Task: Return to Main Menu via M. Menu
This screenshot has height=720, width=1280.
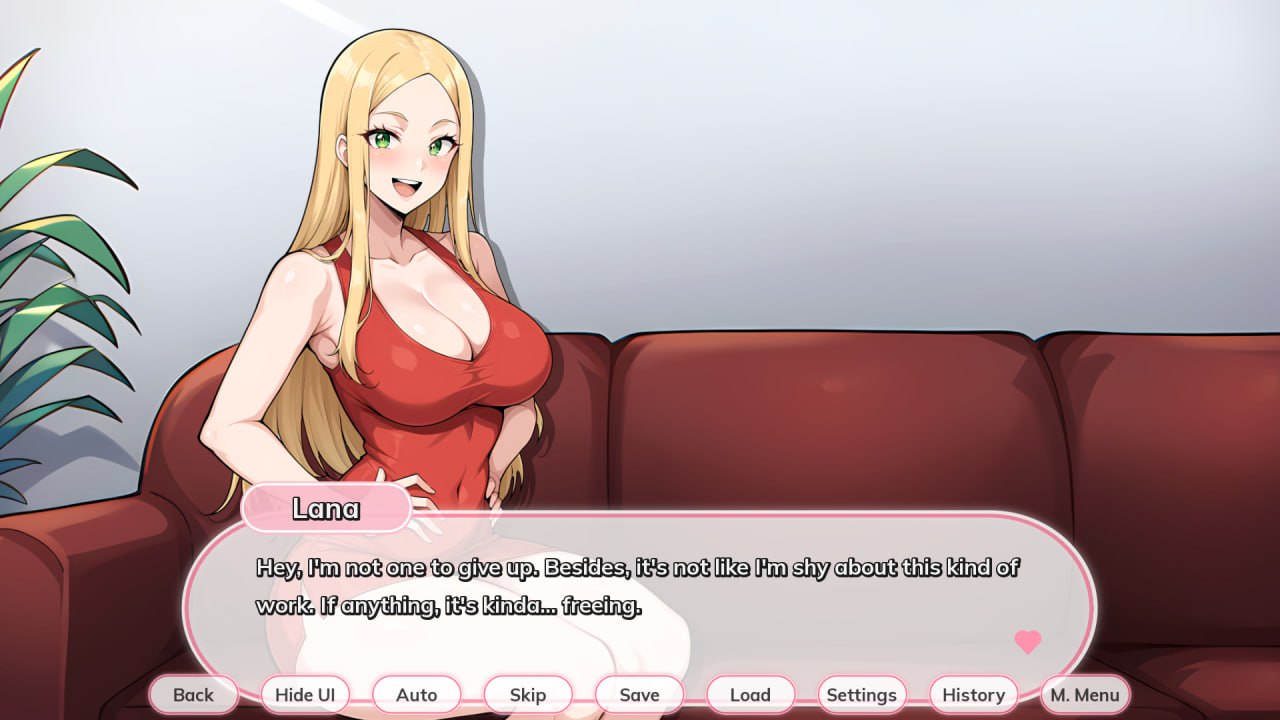Action: click(1084, 694)
